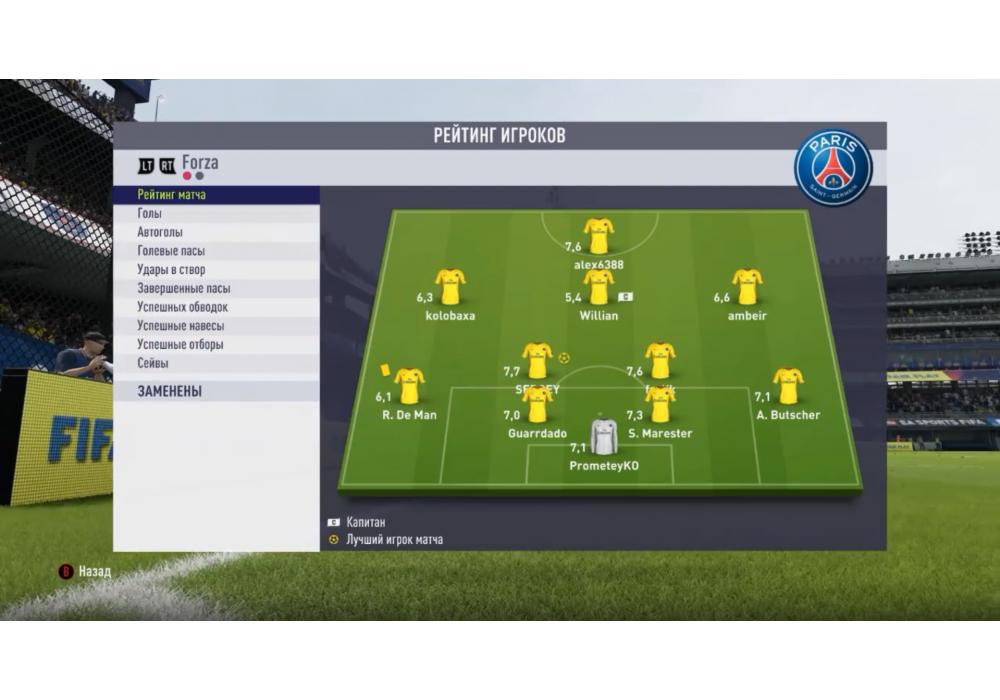Choose Завершенные пасы entry

184,289
